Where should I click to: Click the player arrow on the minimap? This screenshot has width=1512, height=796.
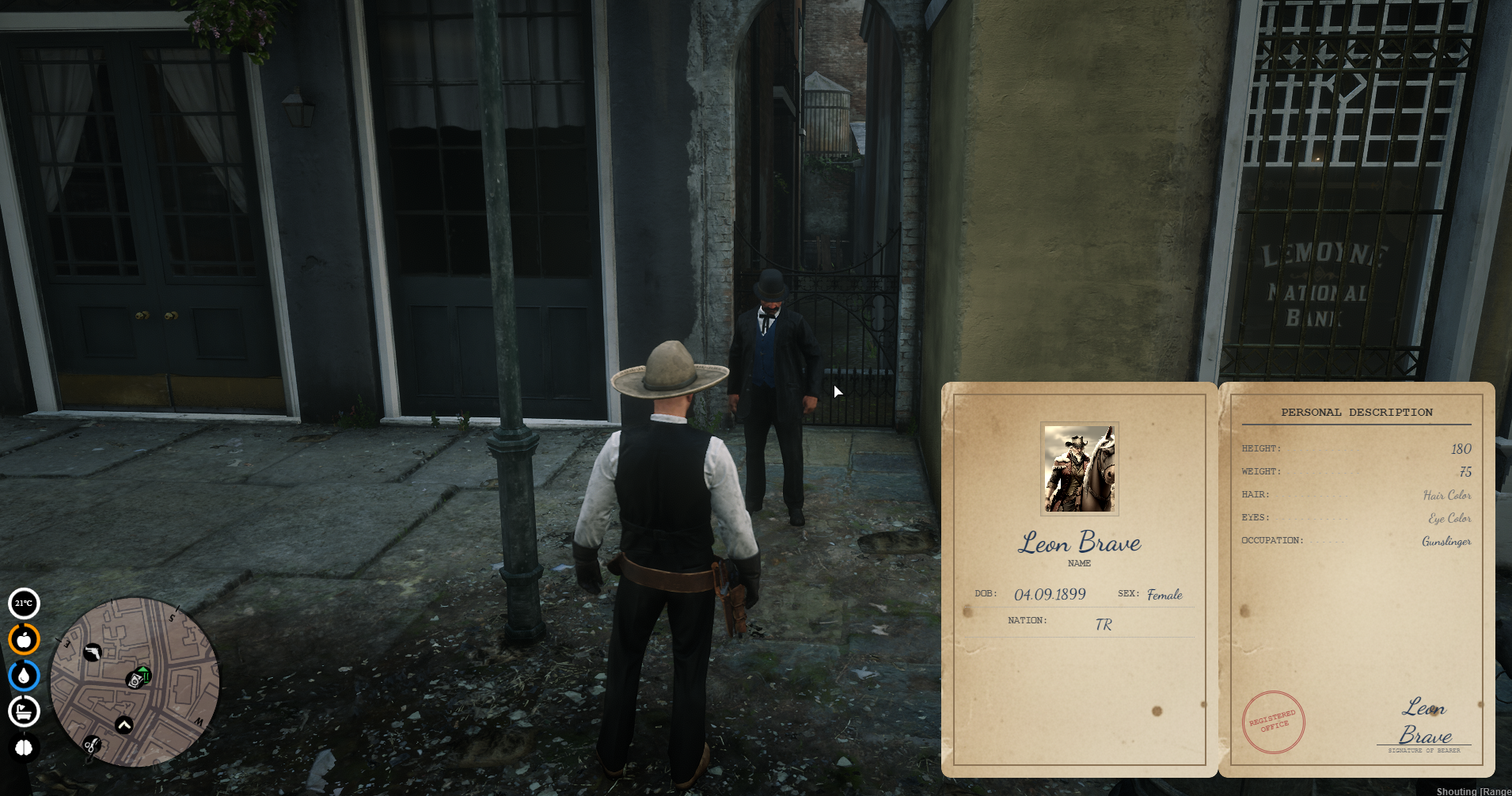point(124,725)
